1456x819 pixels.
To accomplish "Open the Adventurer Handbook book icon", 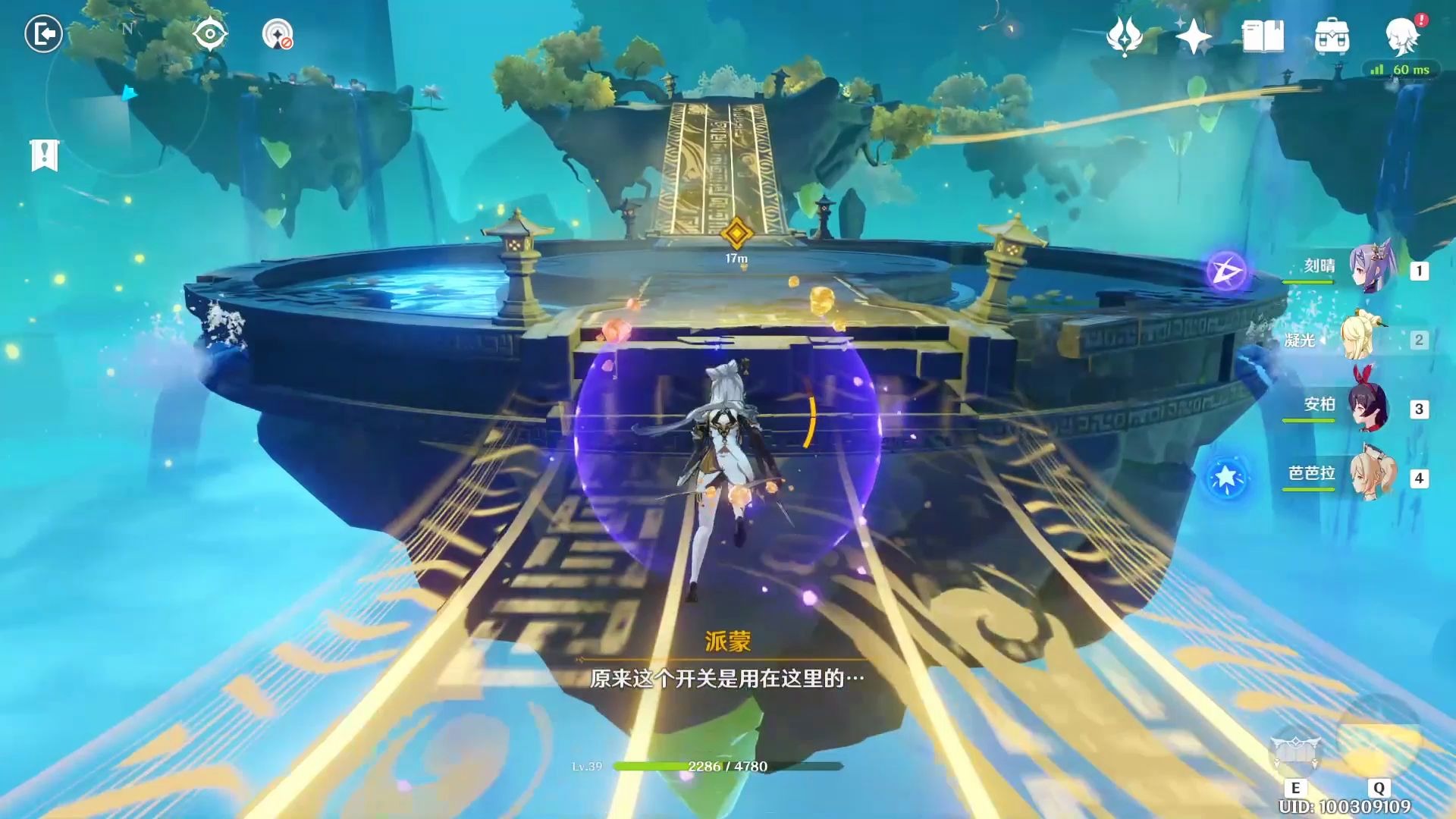I will [1263, 36].
